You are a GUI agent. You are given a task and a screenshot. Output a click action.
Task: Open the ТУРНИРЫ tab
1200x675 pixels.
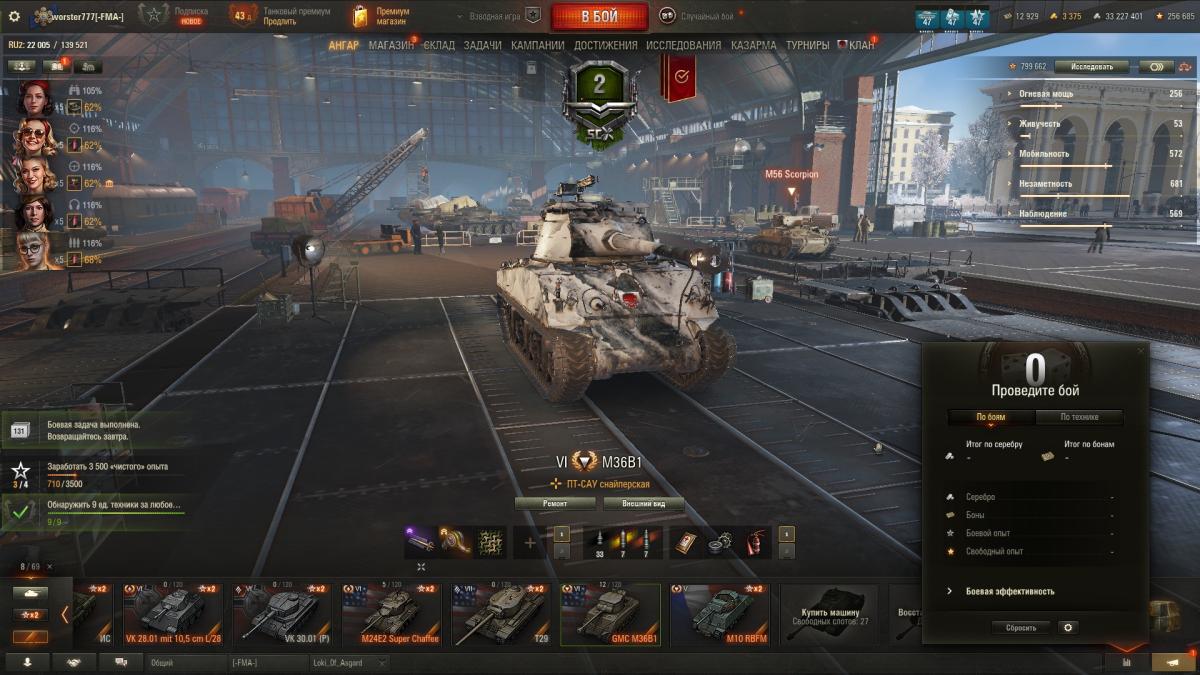click(x=807, y=45)
